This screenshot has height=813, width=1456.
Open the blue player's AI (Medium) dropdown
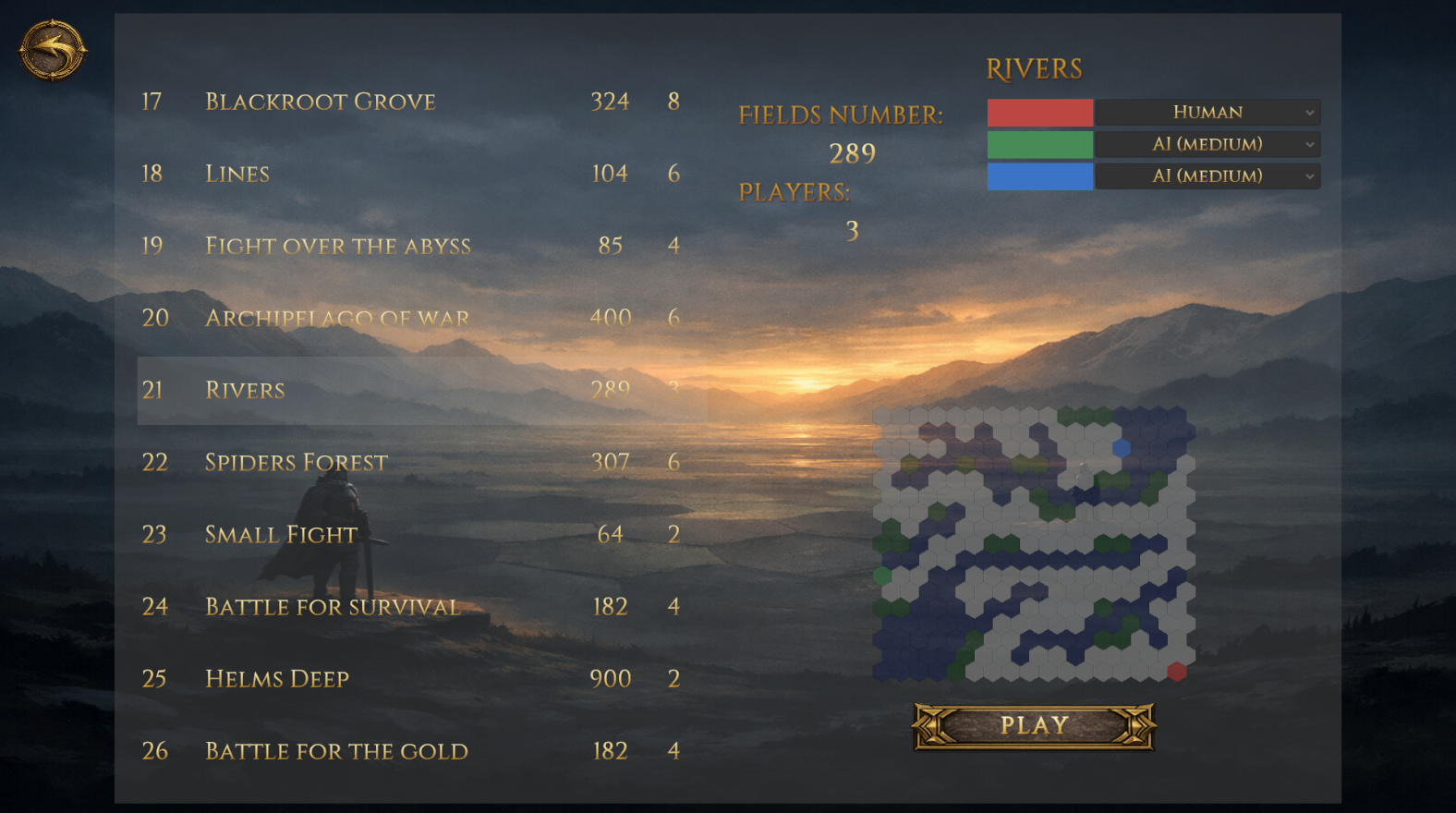tap(1207, 176)
